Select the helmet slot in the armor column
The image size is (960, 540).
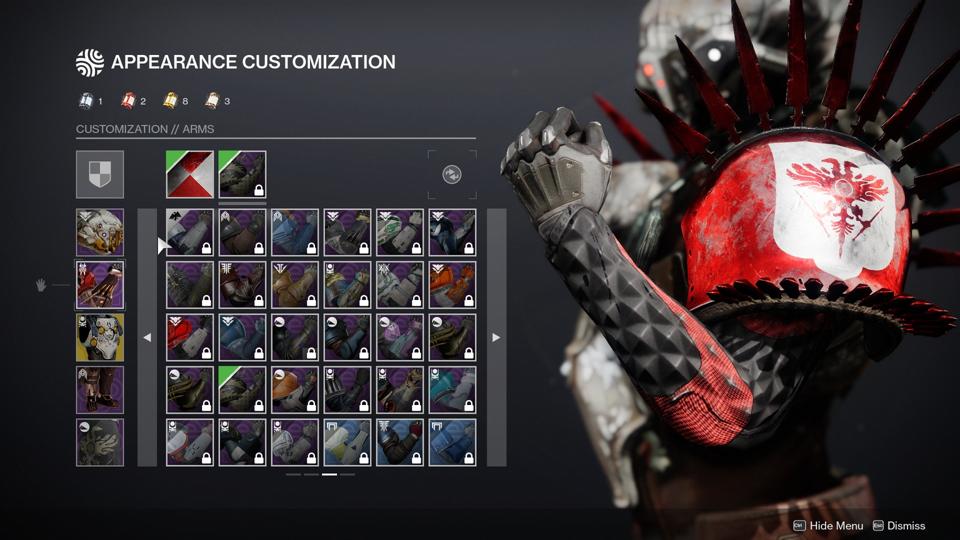100,232
